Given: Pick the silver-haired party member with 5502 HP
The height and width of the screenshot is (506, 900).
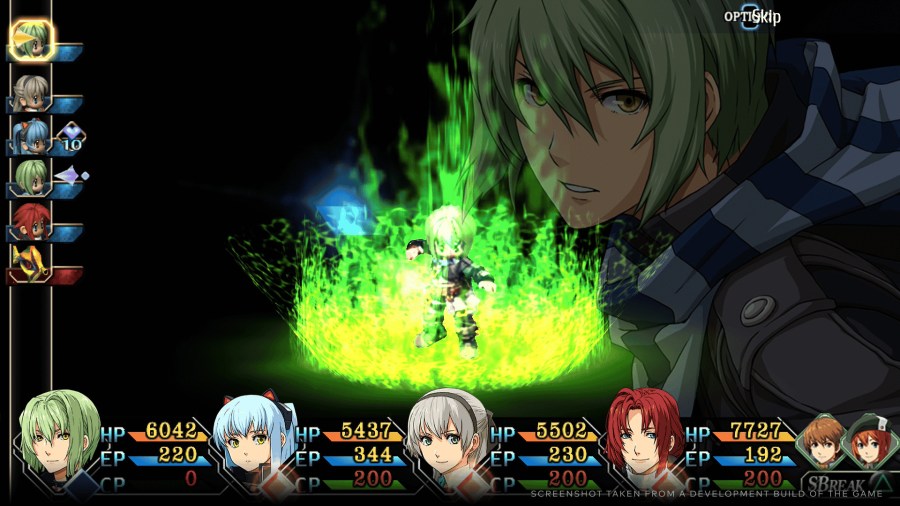Looking at the screenshot, I should pyautogui.click(x=452, y=440).
